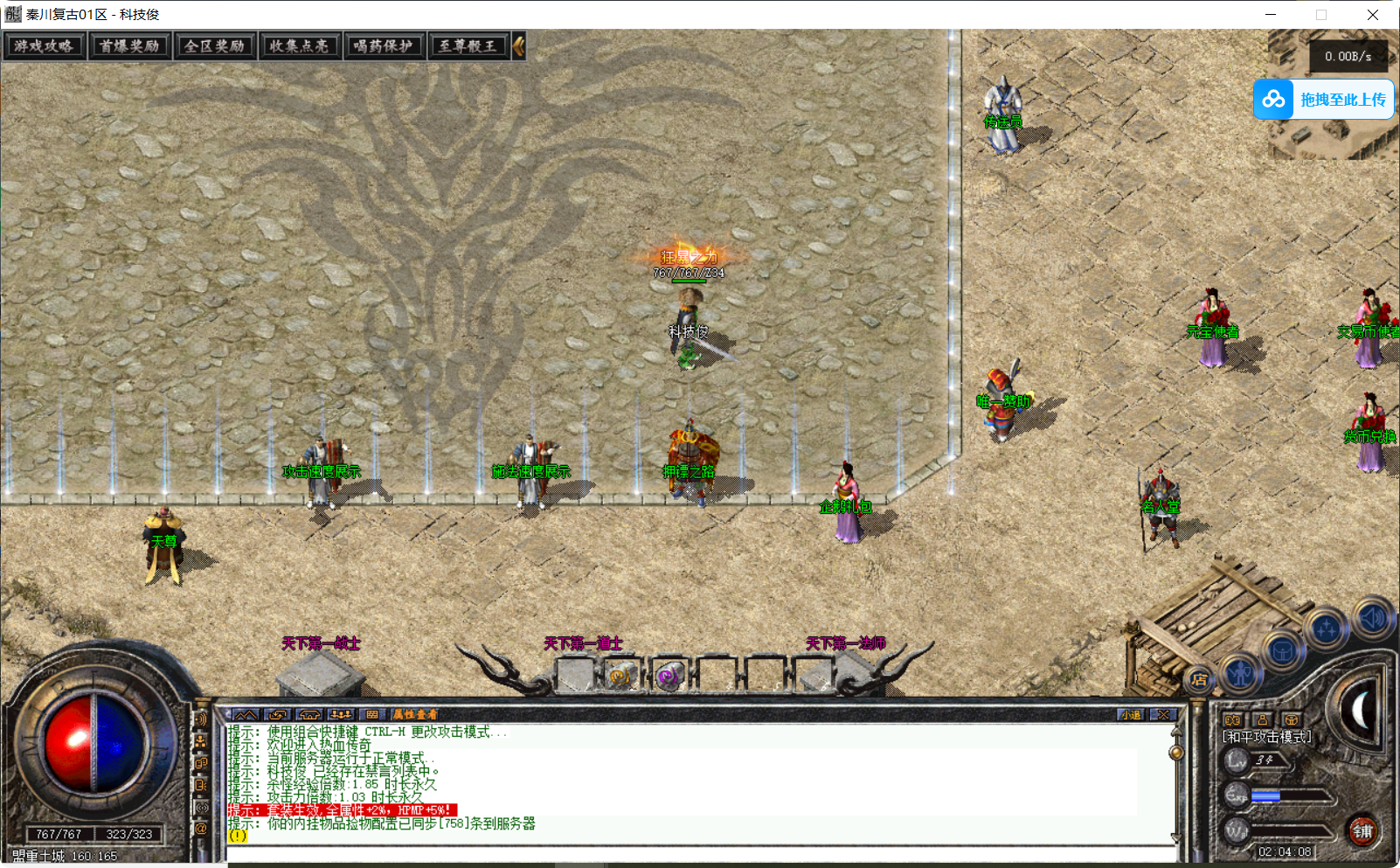
Task: Open the 收集点亮 collection menu
Action: coord(299,46)
